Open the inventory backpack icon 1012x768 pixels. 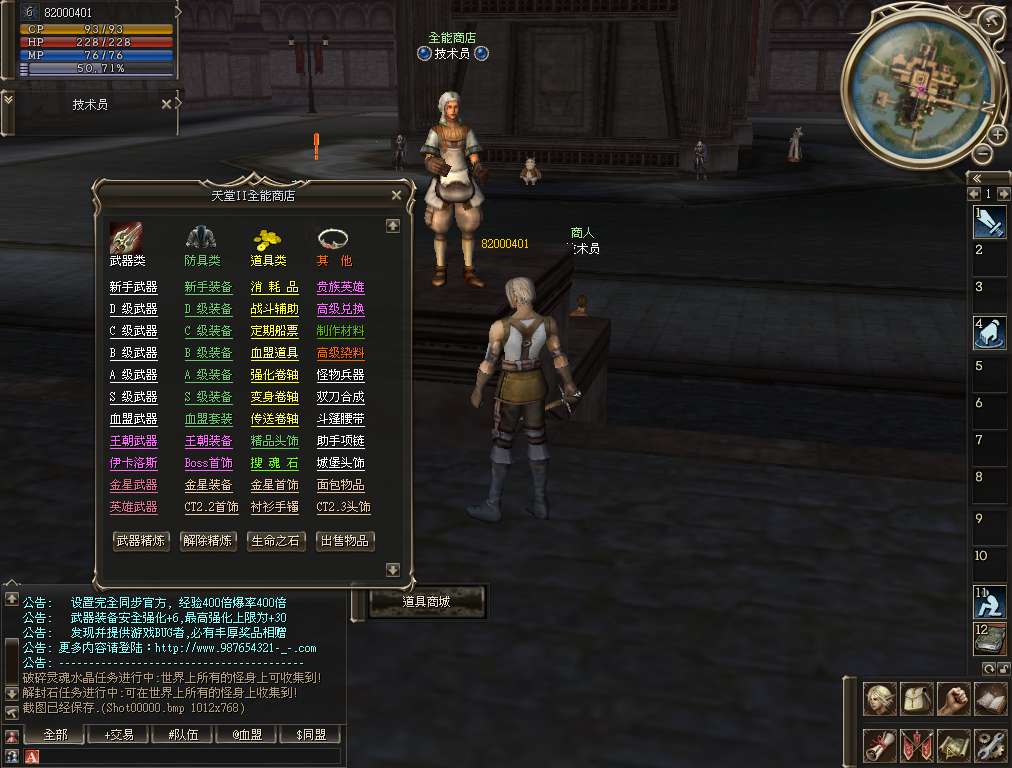coord(916,699)
